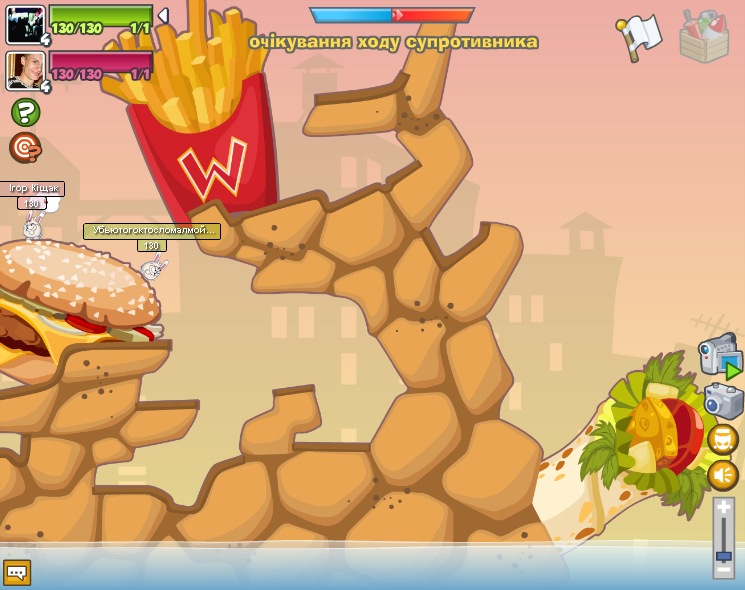Open the weapons crate inventory

point(704,36)
